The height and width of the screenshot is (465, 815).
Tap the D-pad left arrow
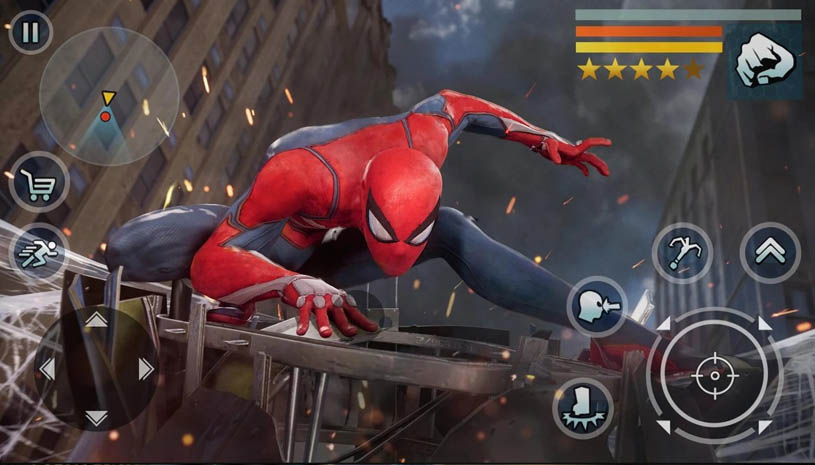(x=47, y=369)
